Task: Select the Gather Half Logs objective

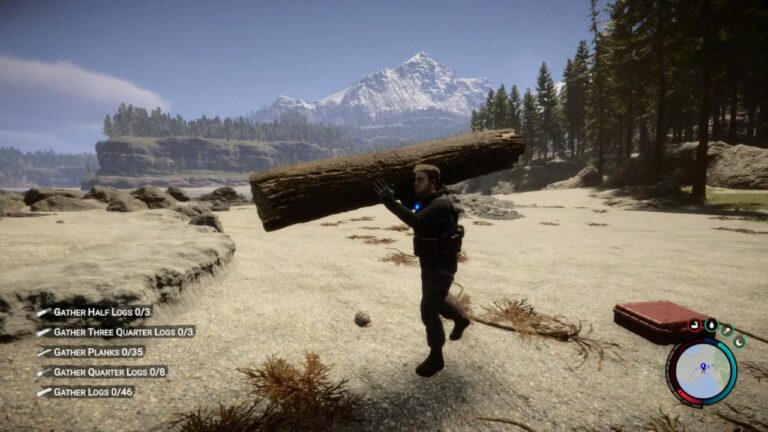Action: [101, 312]
